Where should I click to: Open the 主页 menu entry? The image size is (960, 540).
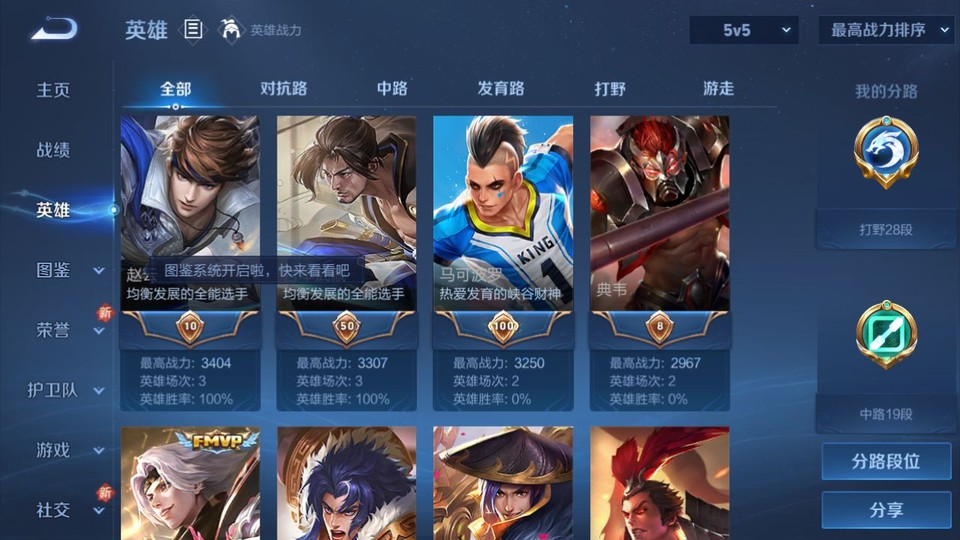[54, 90]
